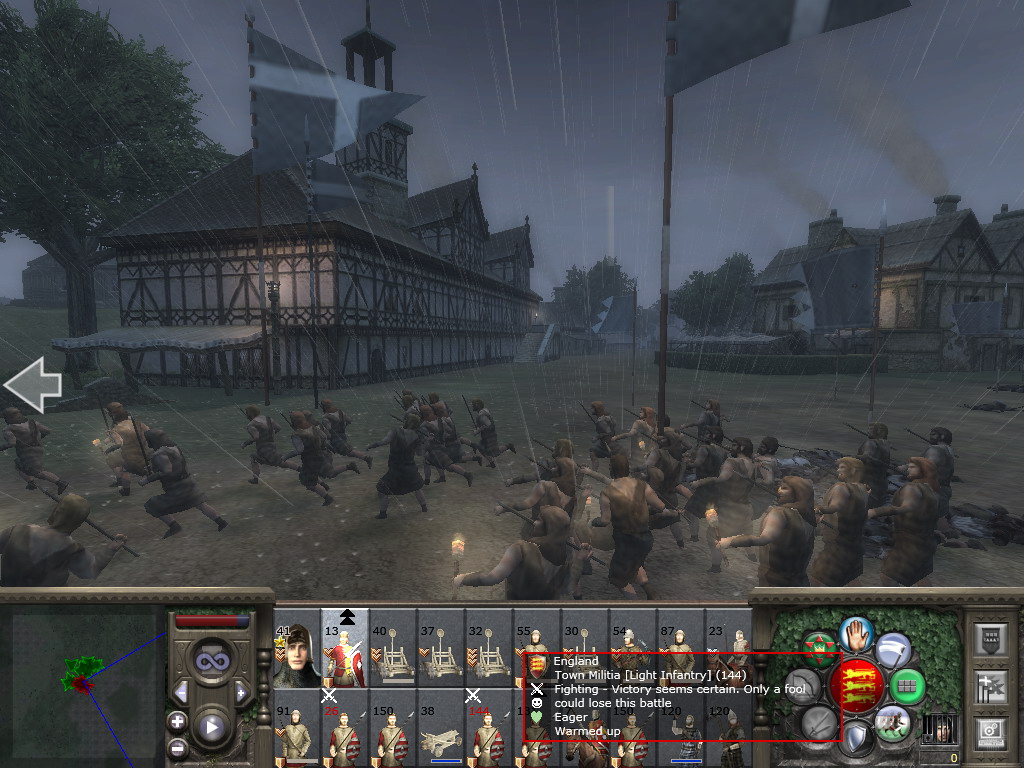The height and width of the screenshot is (768, 1024).
Task: Click the white flag withdraw button
Action: (x=893, y=651)
